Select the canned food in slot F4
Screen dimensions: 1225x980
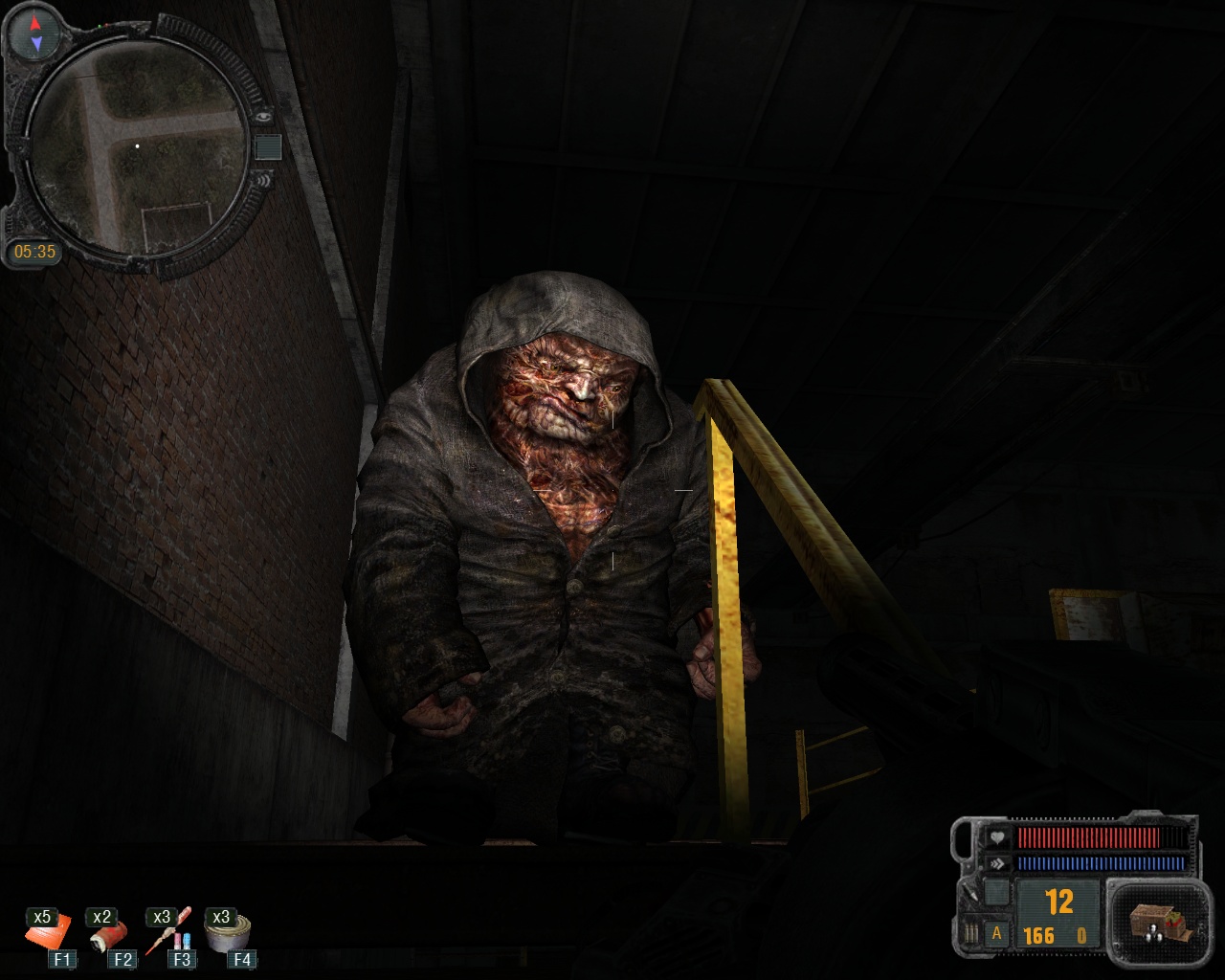(229, 931)
